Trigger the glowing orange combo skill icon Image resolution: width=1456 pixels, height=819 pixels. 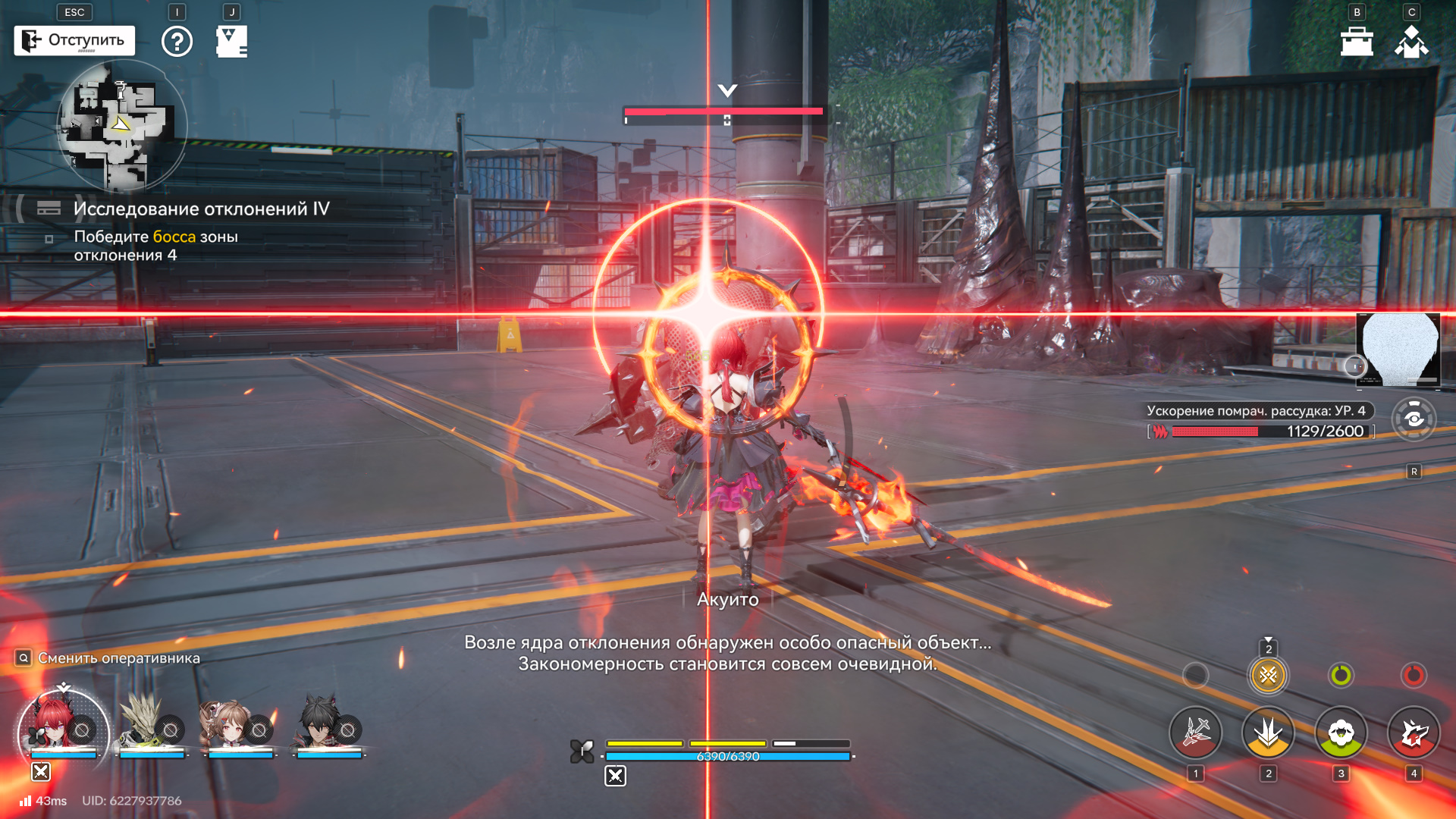point(1268,675)
